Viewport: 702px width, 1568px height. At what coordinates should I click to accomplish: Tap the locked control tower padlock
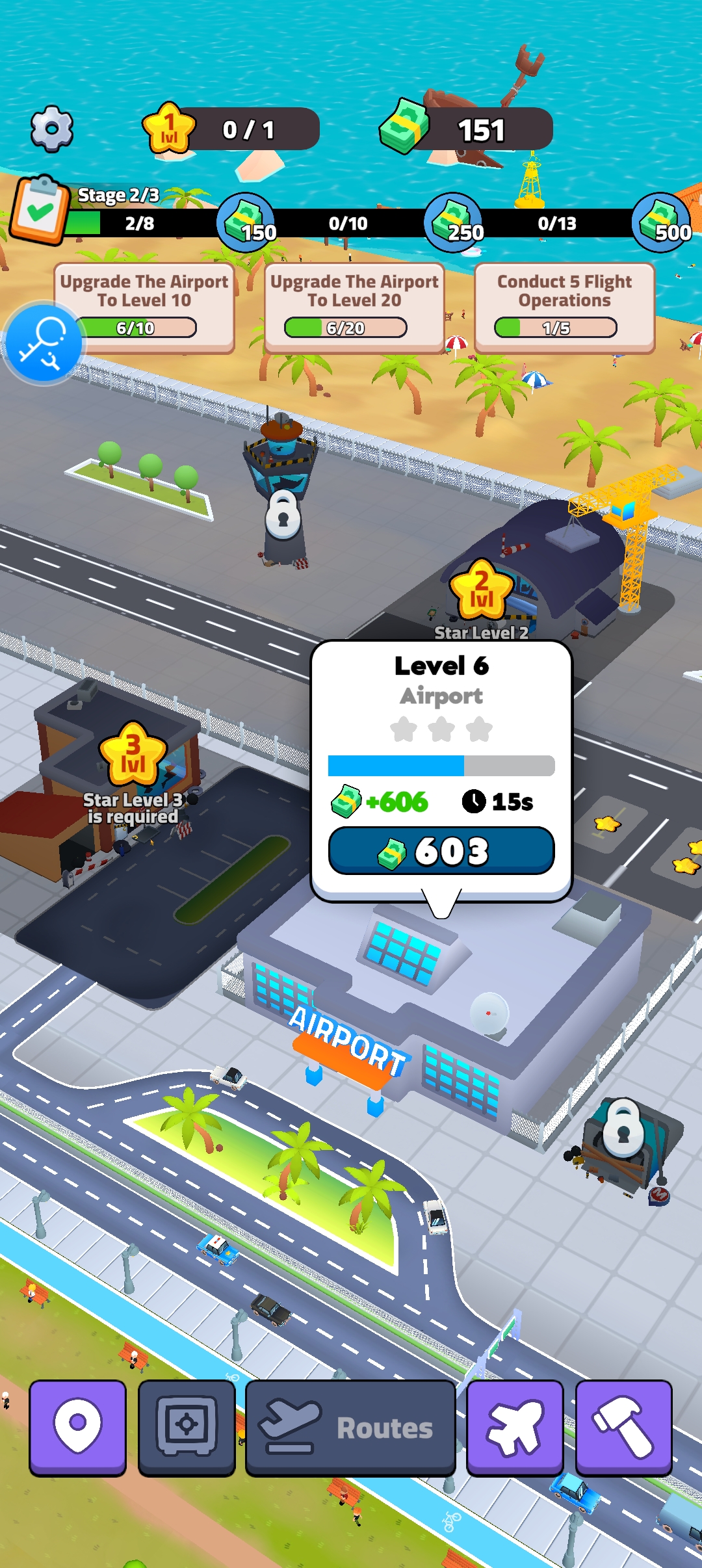click(x=283, y=515)
